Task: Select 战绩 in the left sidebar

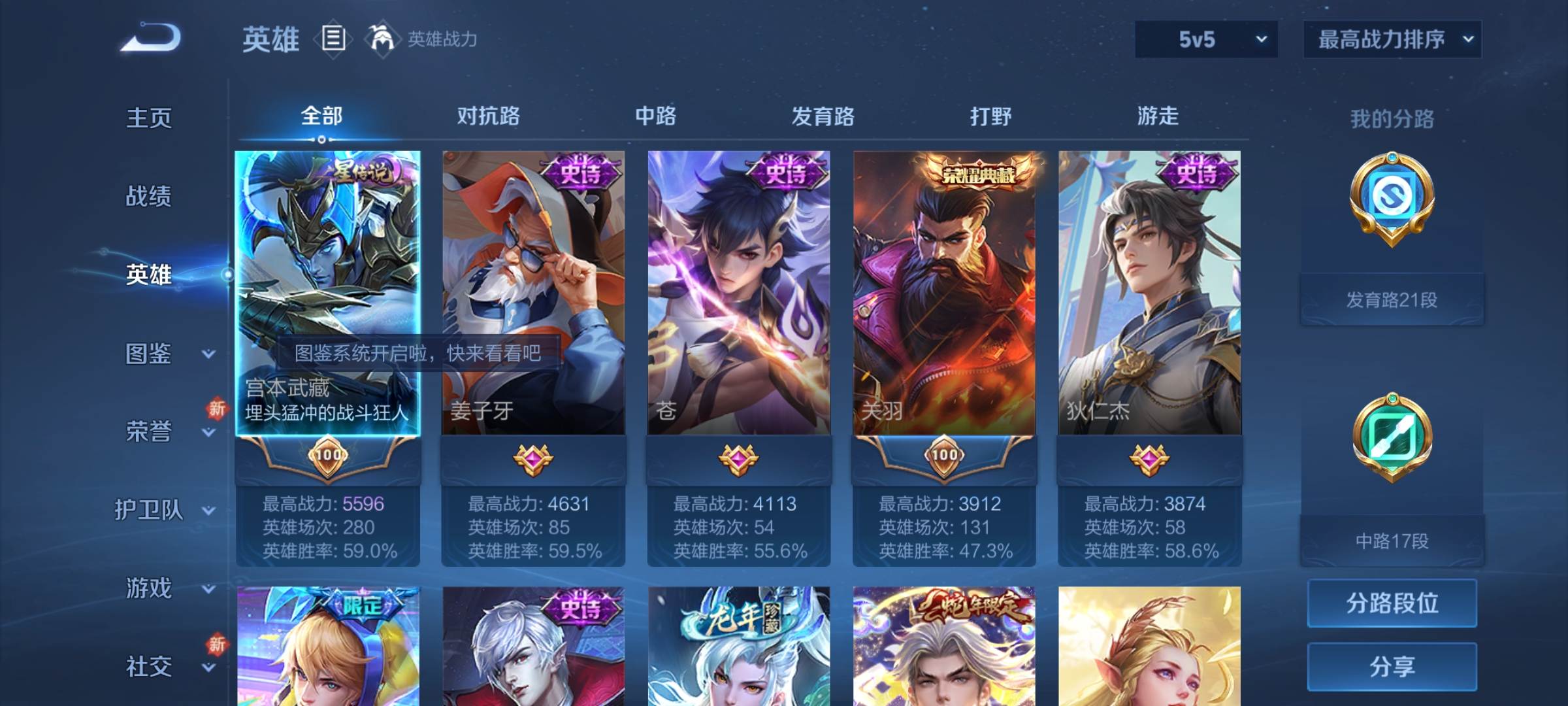Action: (150, 196)
